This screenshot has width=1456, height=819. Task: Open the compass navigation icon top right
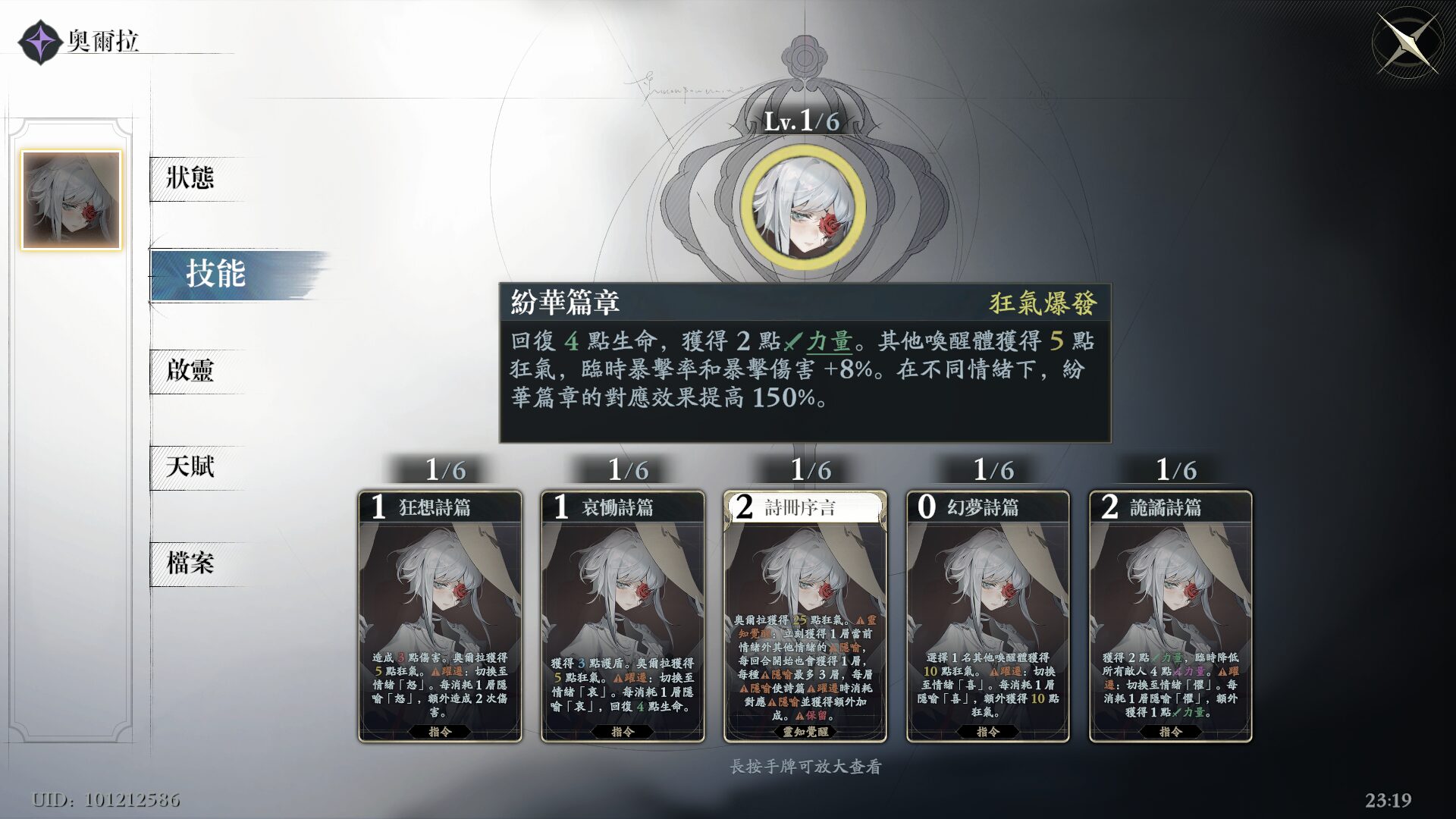tap(1407, 42)
